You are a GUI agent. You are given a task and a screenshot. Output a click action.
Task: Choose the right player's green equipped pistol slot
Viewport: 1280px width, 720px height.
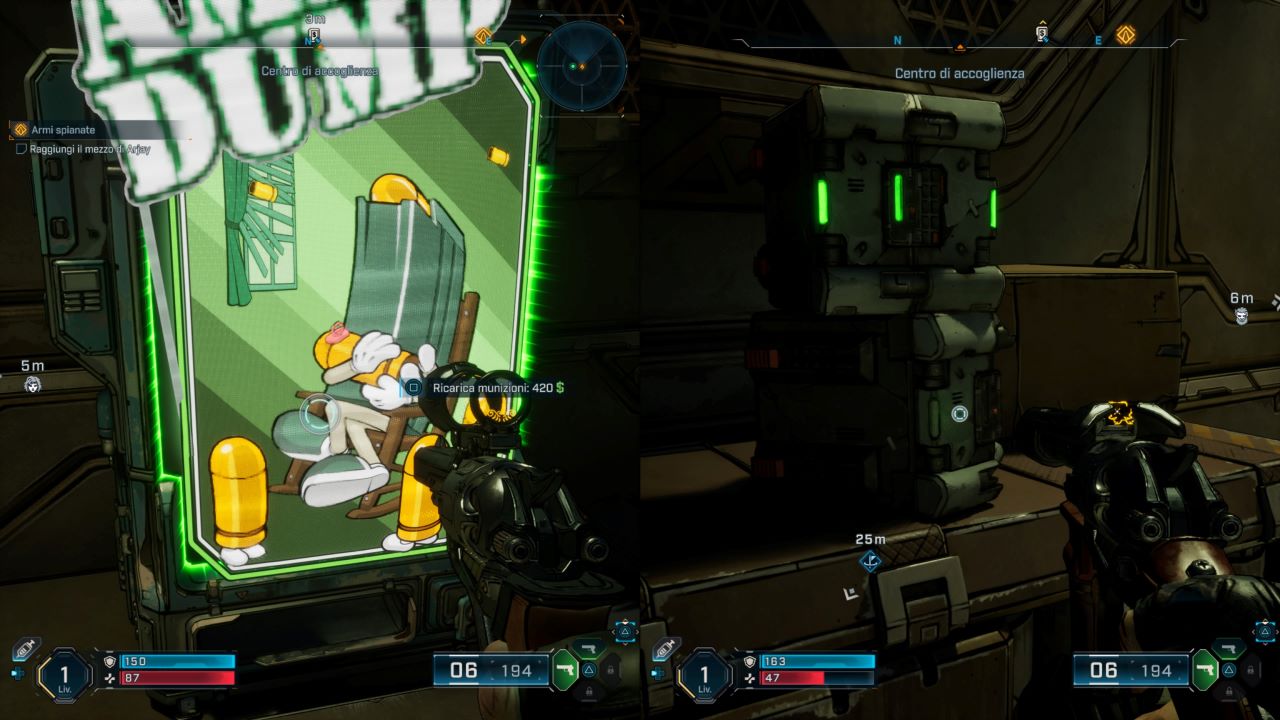tap(1205, 670)
